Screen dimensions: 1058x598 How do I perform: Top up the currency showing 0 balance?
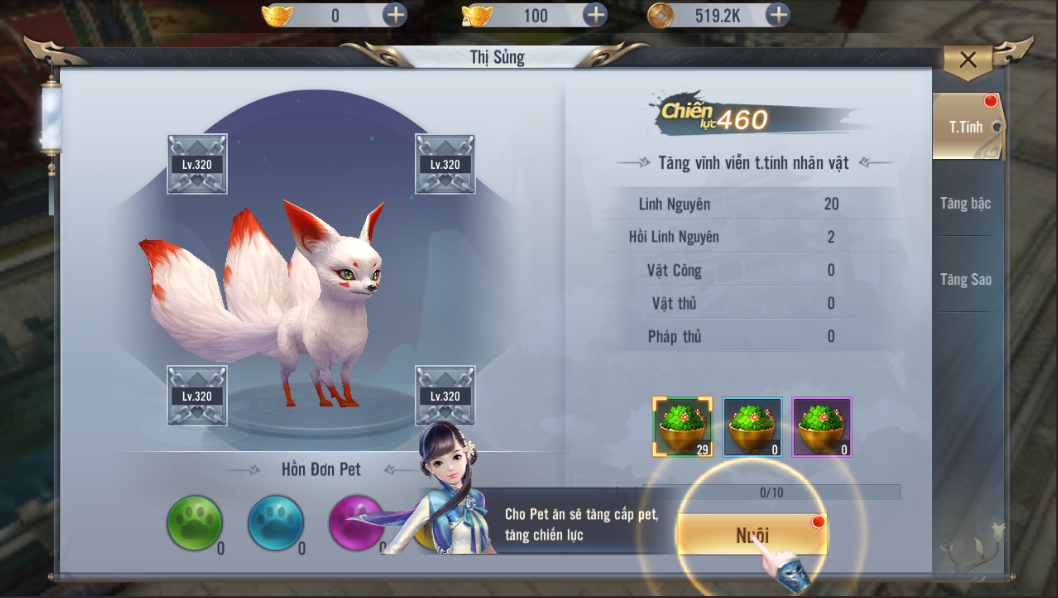[395, 15]
